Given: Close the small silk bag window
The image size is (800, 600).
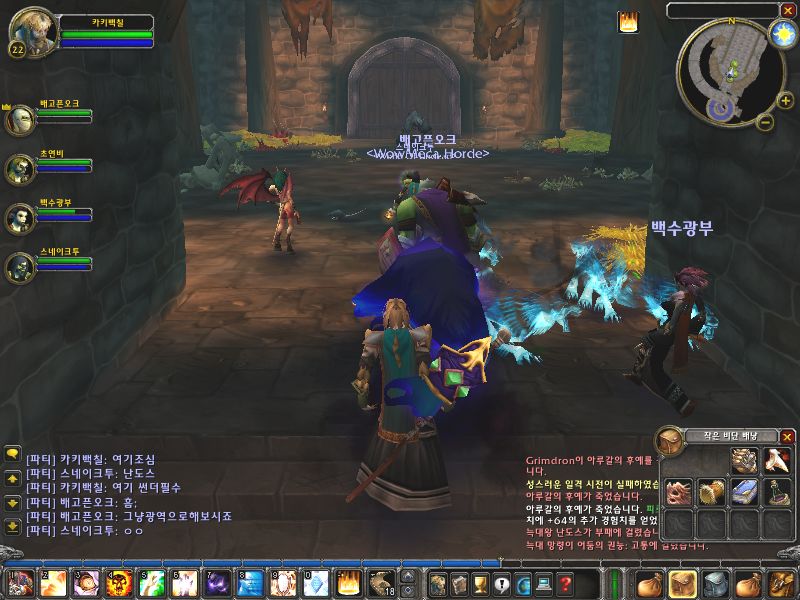Looking at the screenshot, I should click(x=787, y=437).
